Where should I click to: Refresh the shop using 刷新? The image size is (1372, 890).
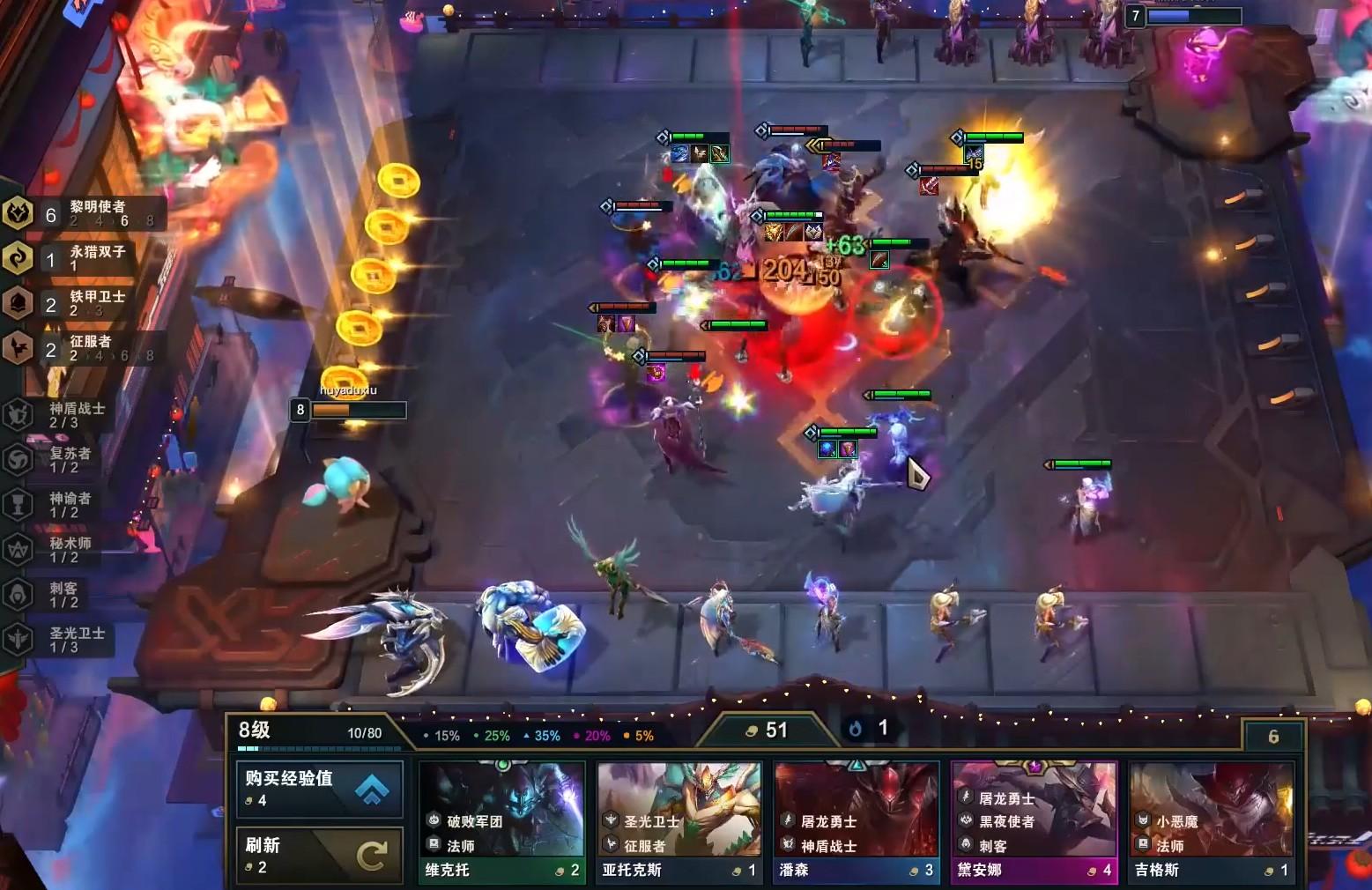(x=319, y=855)
